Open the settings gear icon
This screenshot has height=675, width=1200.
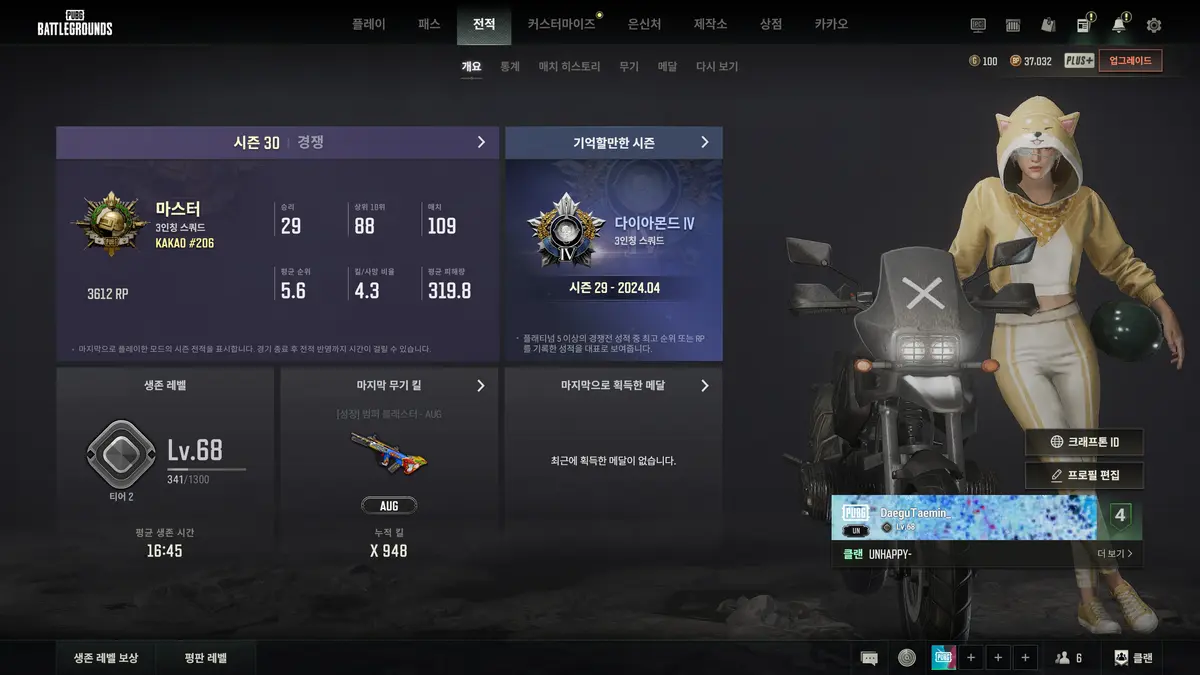point(1154,25)
